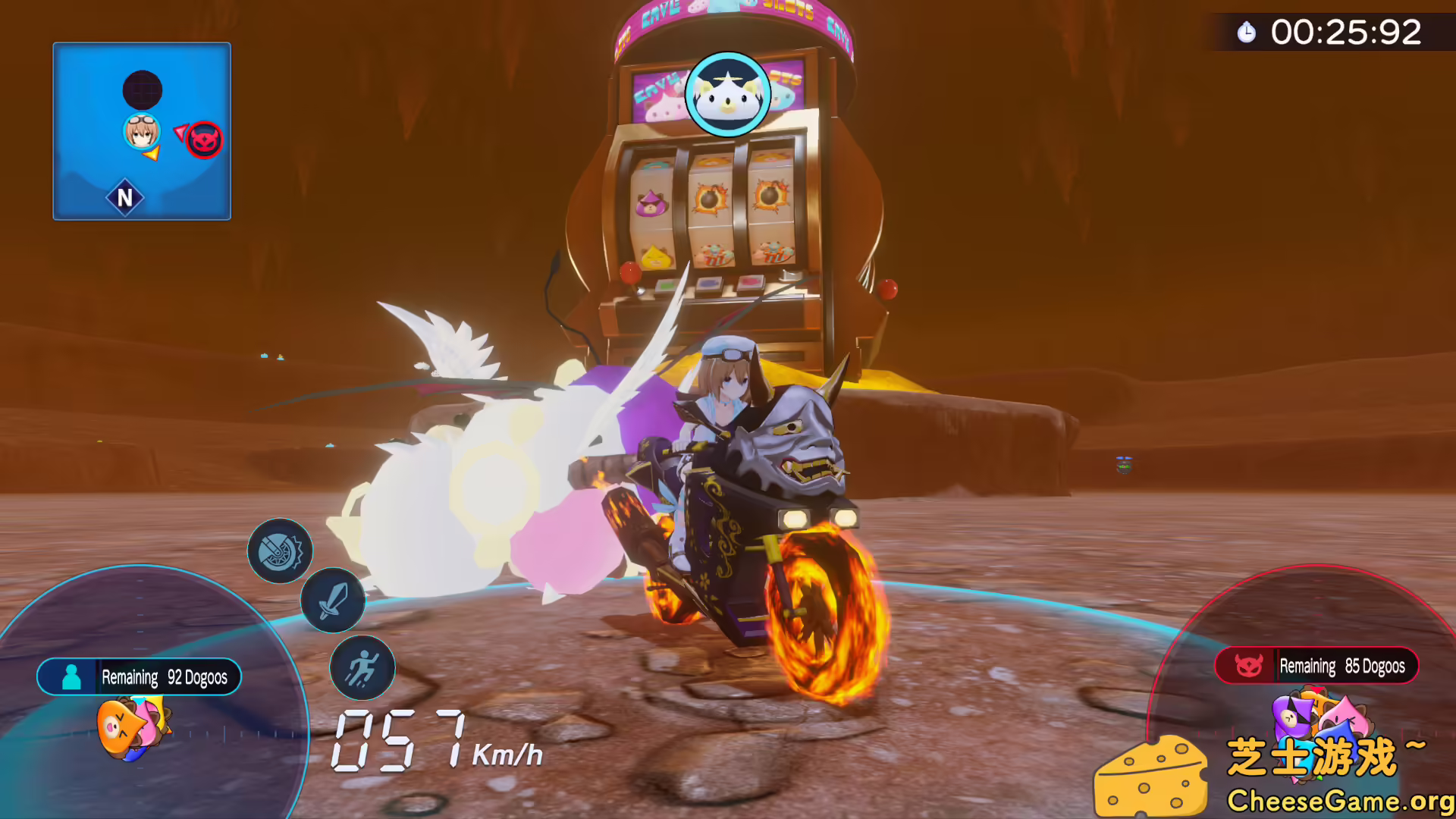Select the N compass marker on the minimap
This screenshot has height=819, width=1456.
(124, 197)
